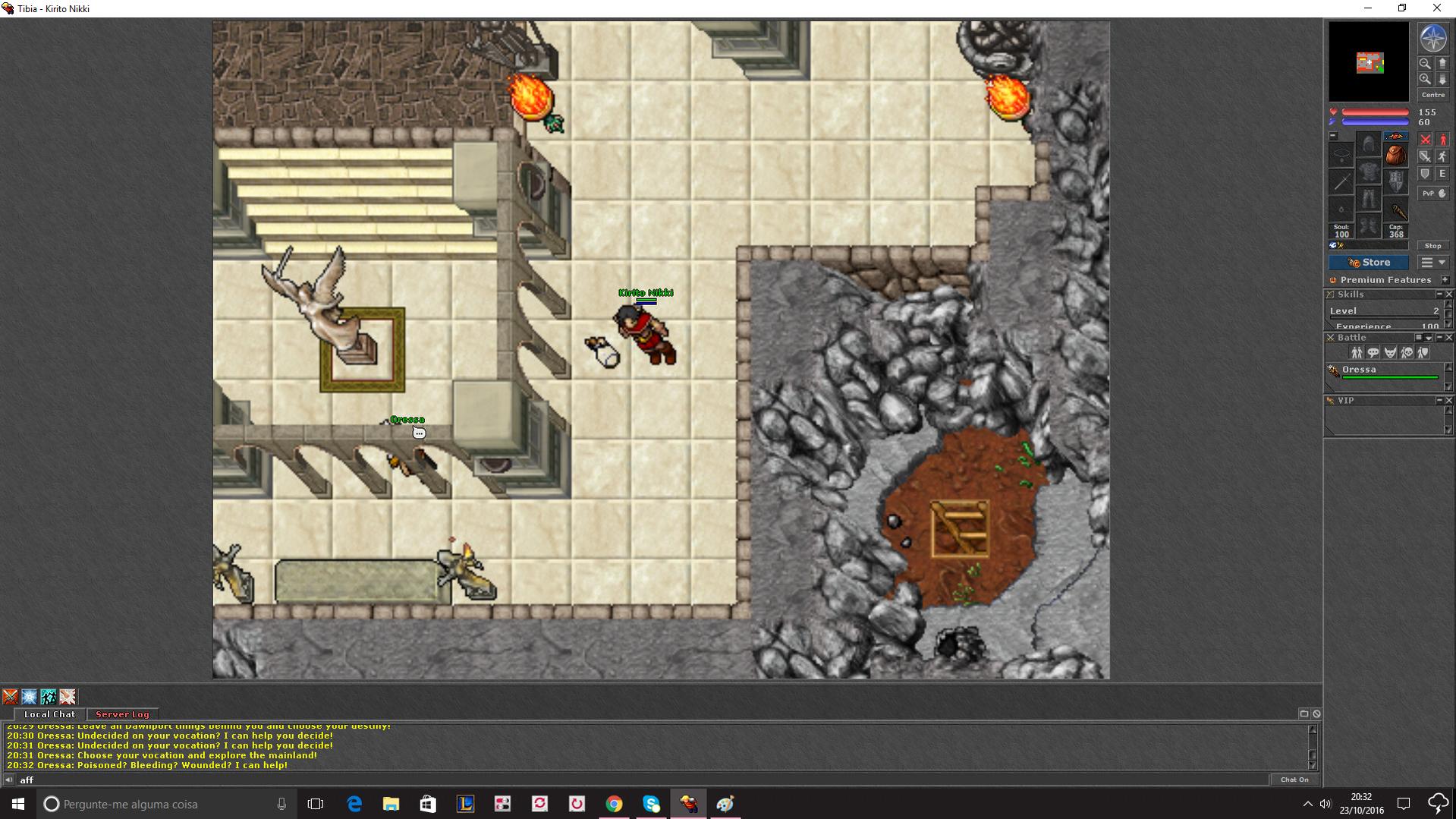1456x819 pixels.
Task: Toggle the PvP mode button
Action: pos(1432,194)
